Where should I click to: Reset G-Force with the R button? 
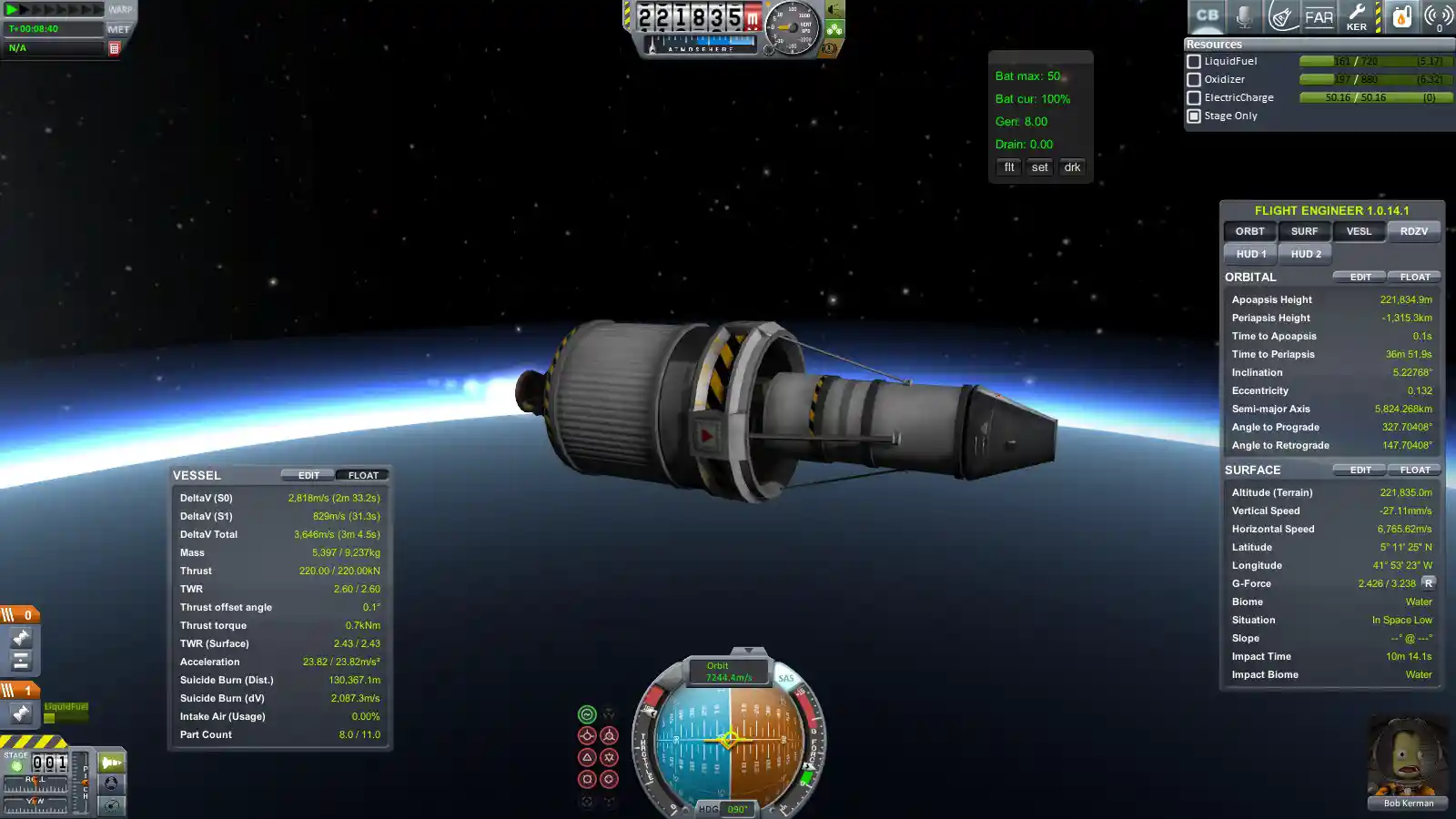click(1428, 583)
